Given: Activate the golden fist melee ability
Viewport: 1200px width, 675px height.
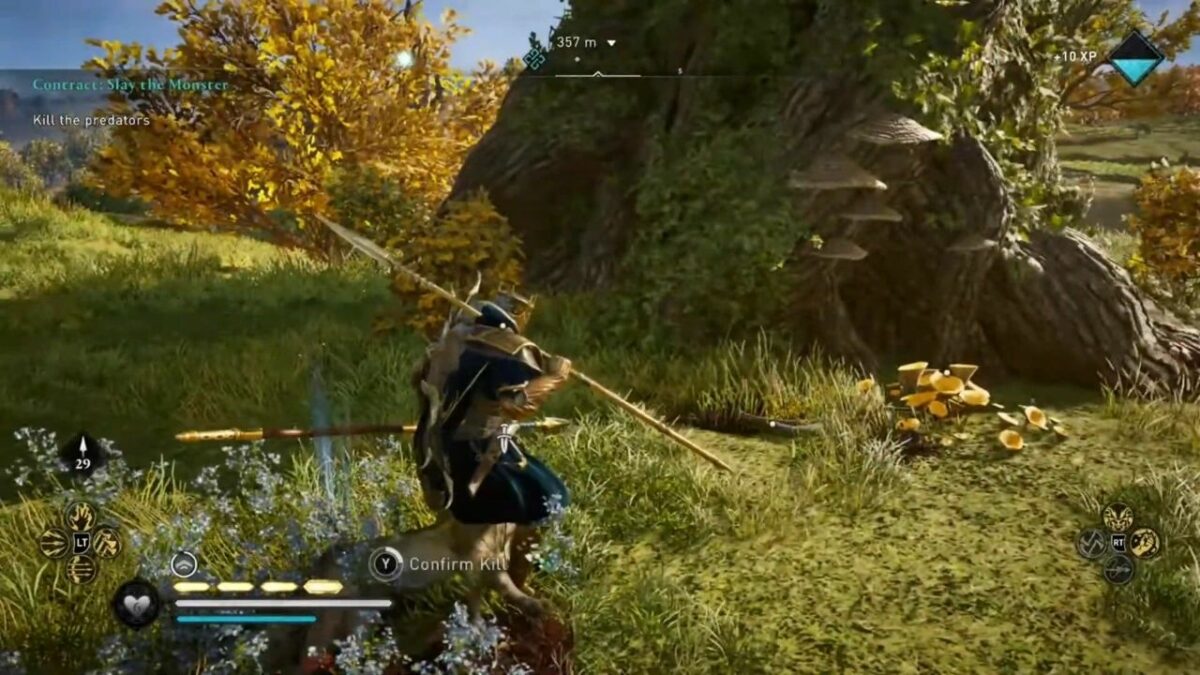Looking at the screenshot, I should pyautogui.click(x=1145, y=543).
